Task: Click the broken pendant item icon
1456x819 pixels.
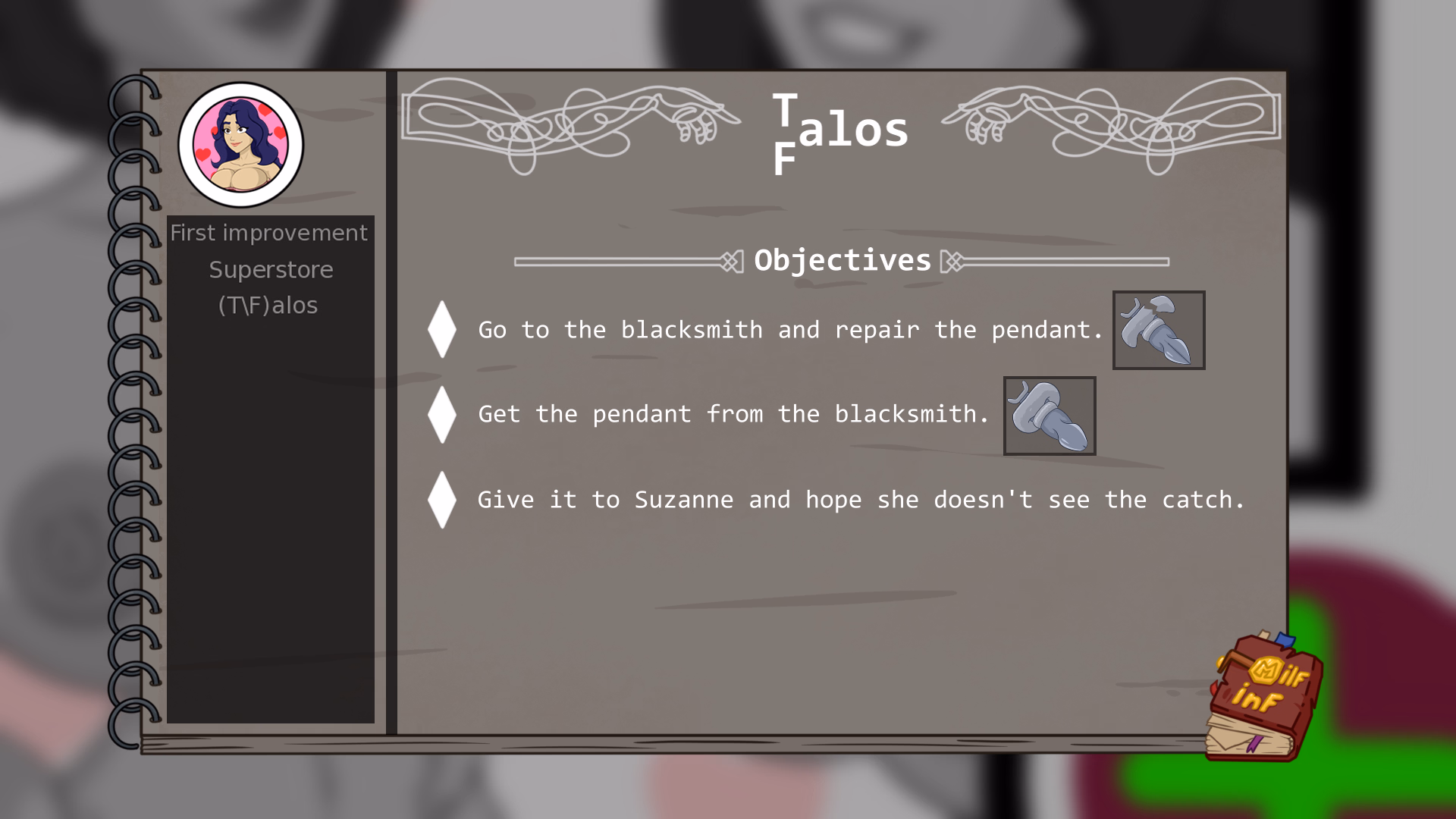Action: coord(1158,330)
